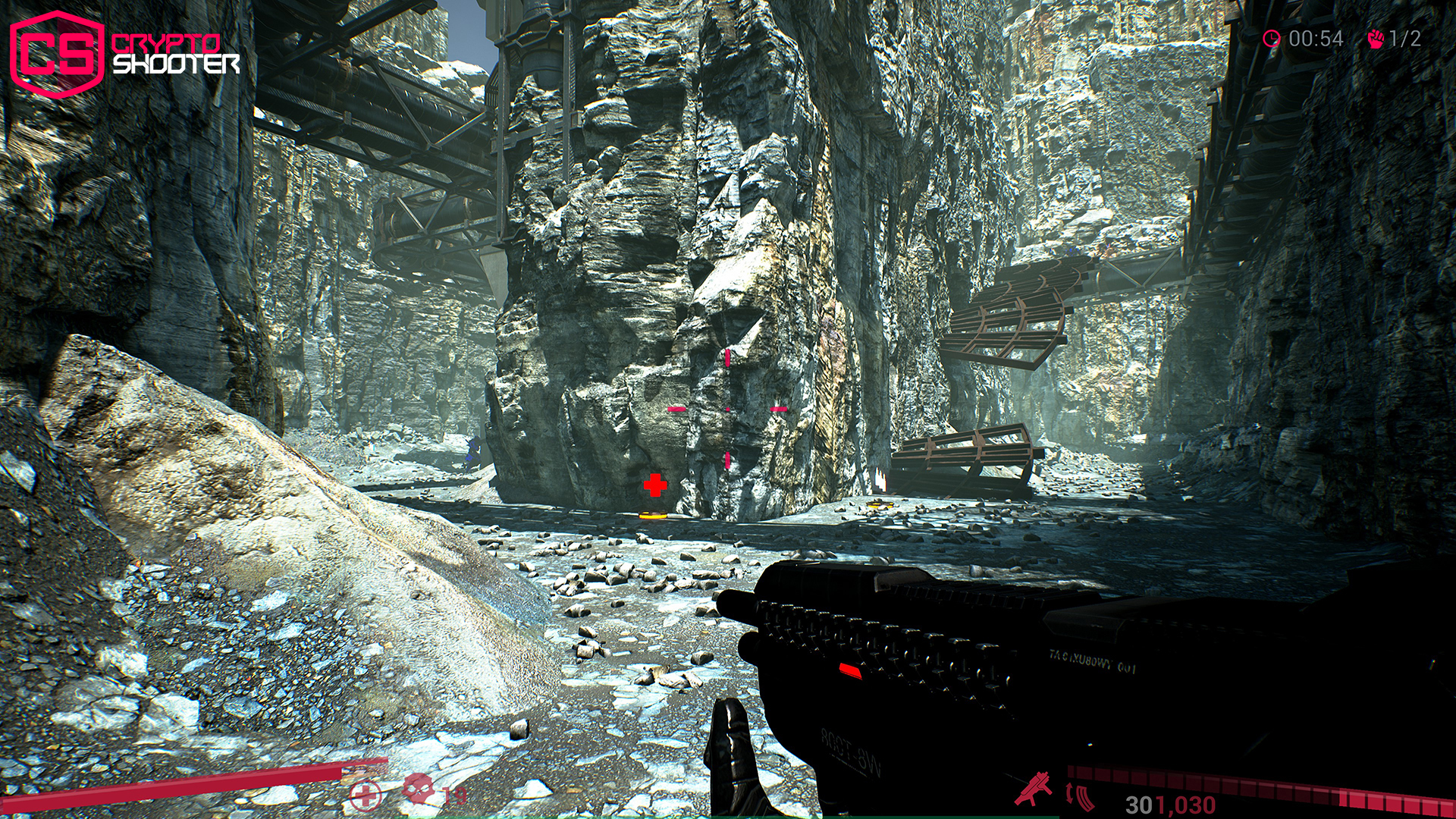The image size is (1456, 819).
Task: Click the green bar in the bottom-right corner
Action: point(1022,817)
